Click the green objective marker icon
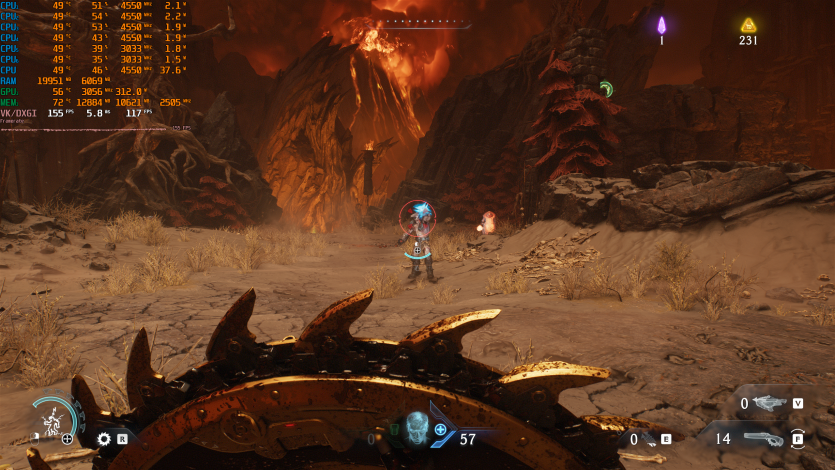This screenshot has height=470, width=835. pos(605,89)
